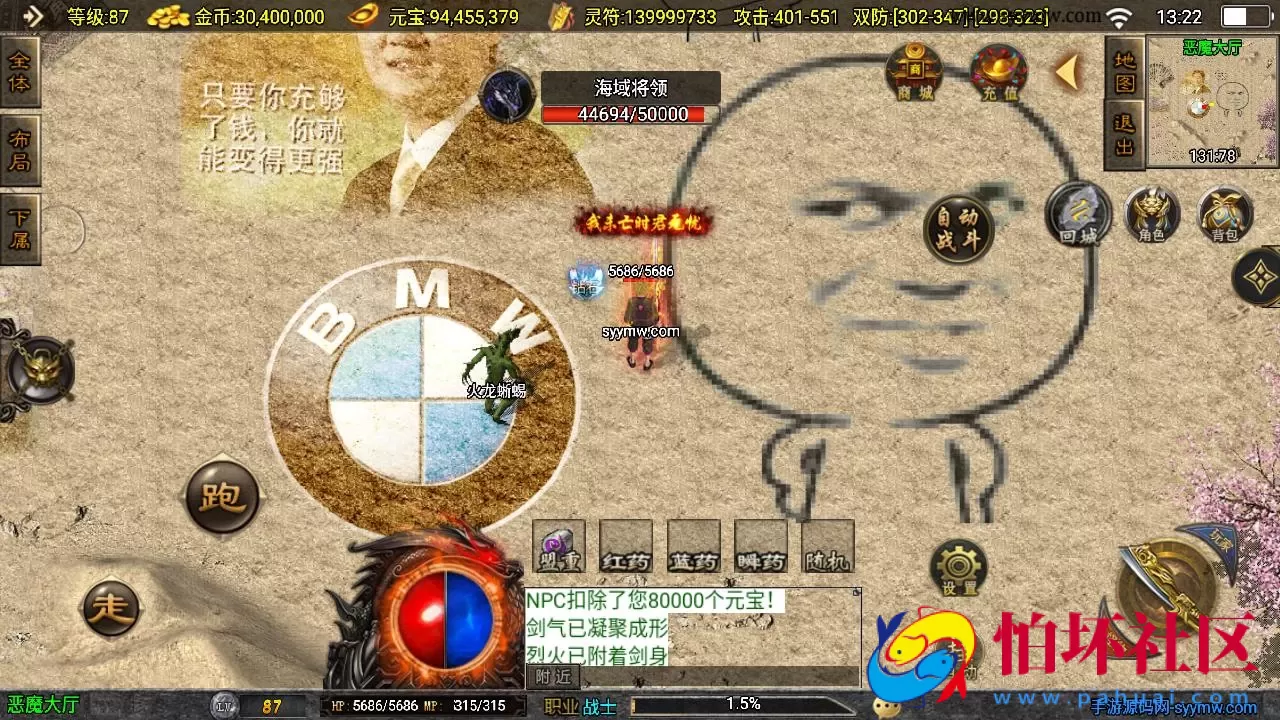Collapse the menu with the yellow arrow
The height and width of the screenshot is (720, 1280).
pos(1066,70)
